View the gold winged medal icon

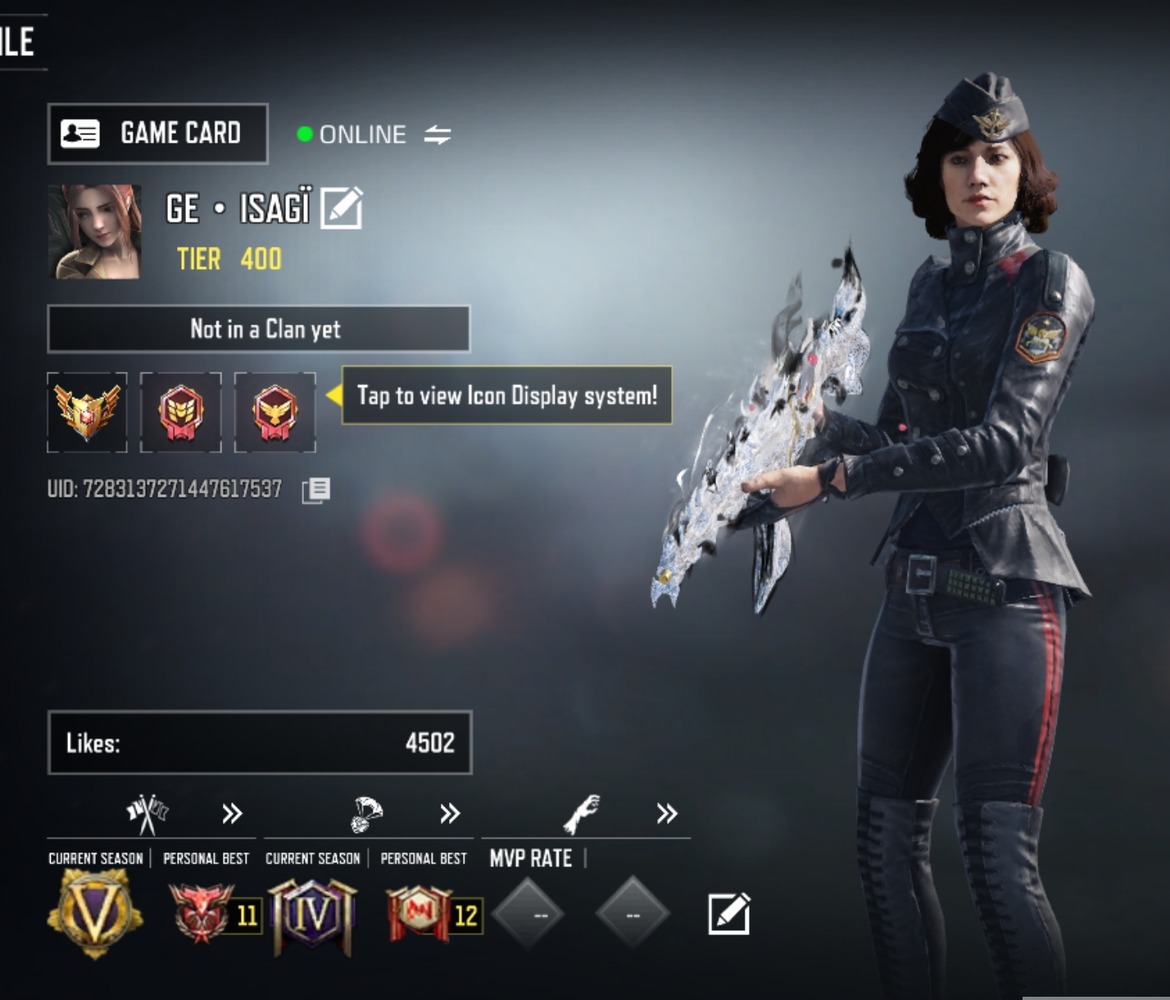87,412
